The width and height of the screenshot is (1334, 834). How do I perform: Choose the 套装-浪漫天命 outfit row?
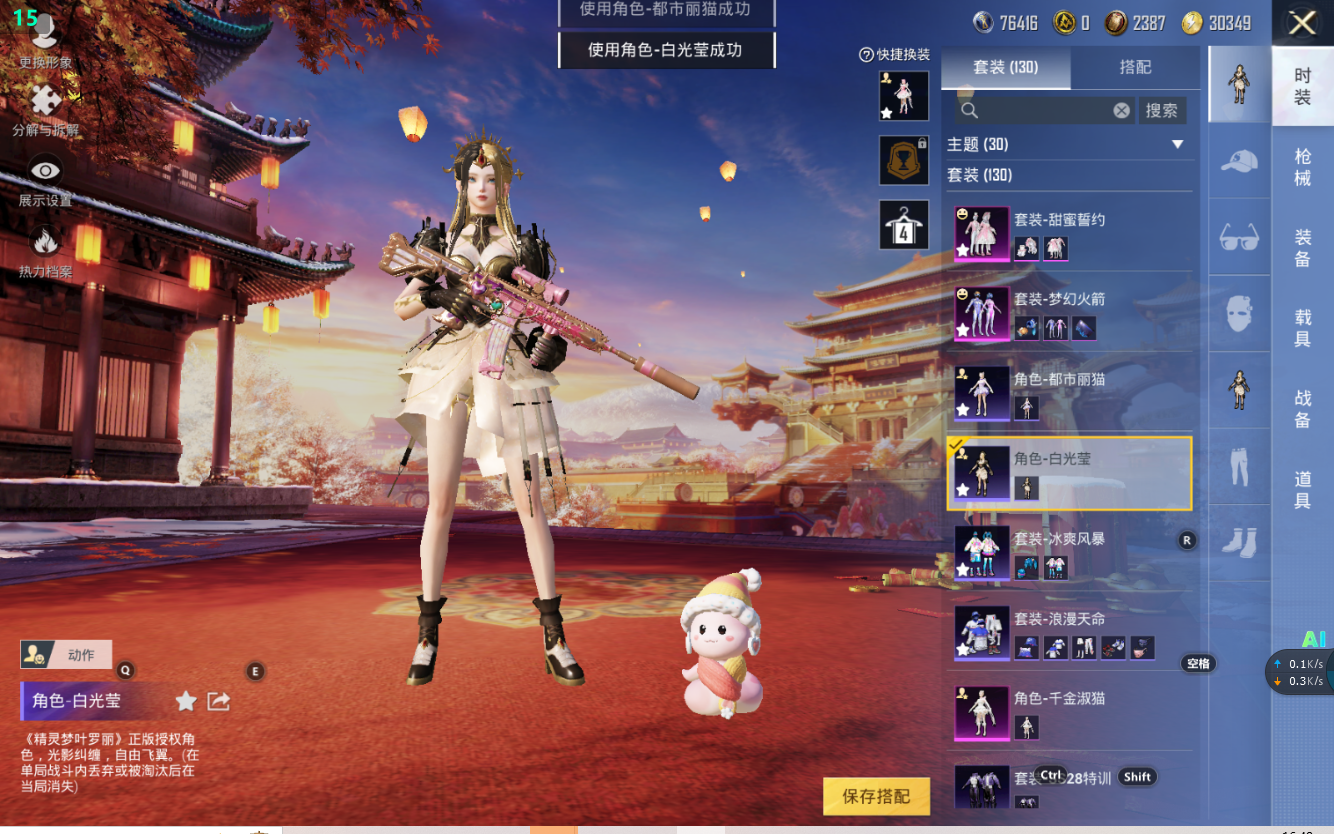click(1069, 632)
